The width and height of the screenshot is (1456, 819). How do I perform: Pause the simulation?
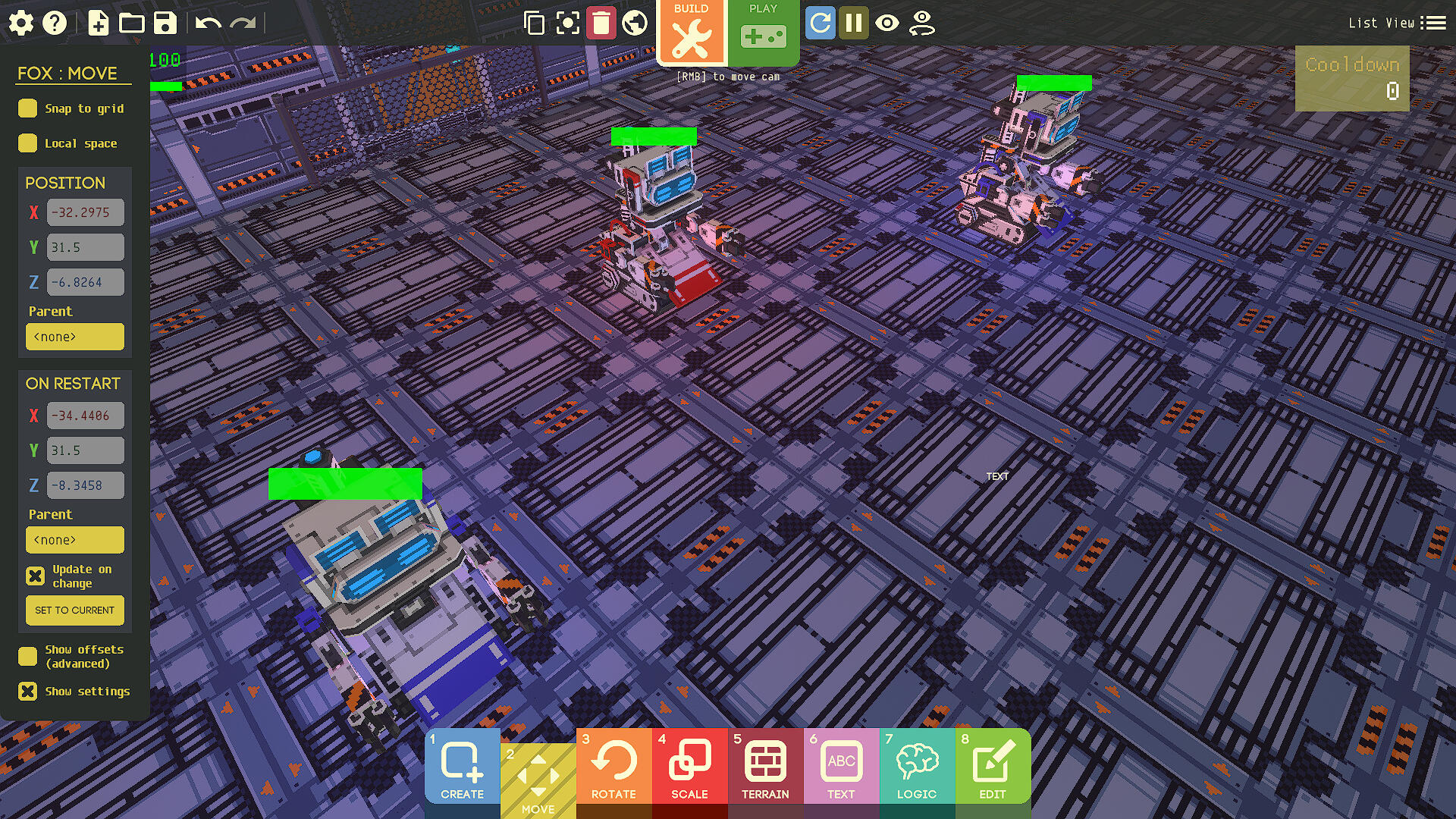[x=855, y=24]
